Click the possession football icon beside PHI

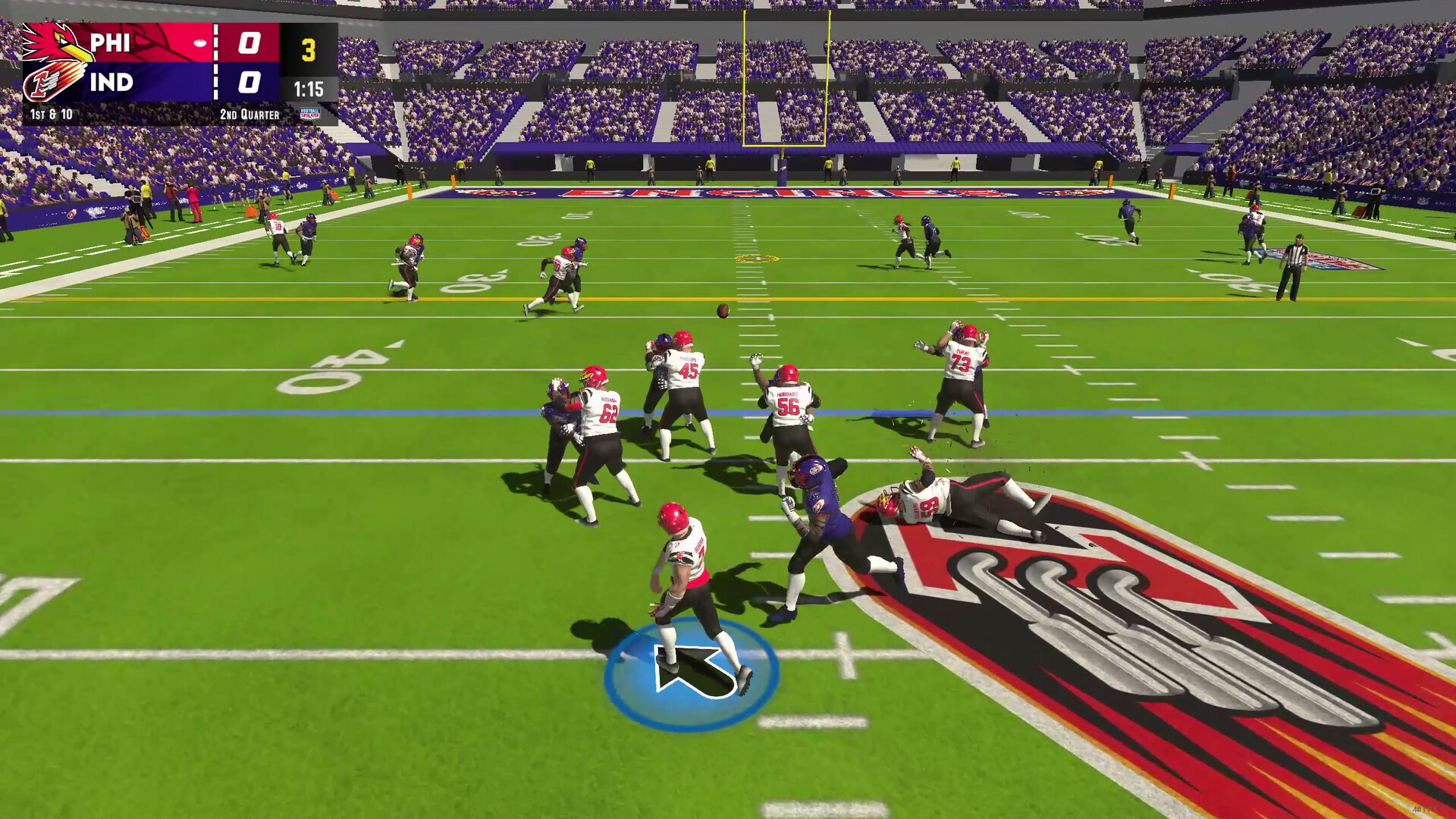[200, 42]
